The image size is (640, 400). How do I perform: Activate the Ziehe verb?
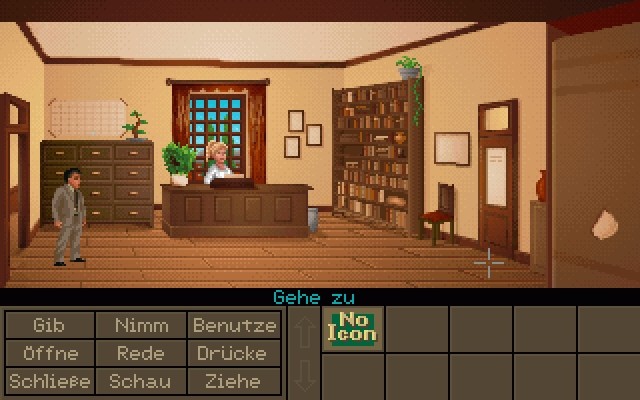pos(234,381)
